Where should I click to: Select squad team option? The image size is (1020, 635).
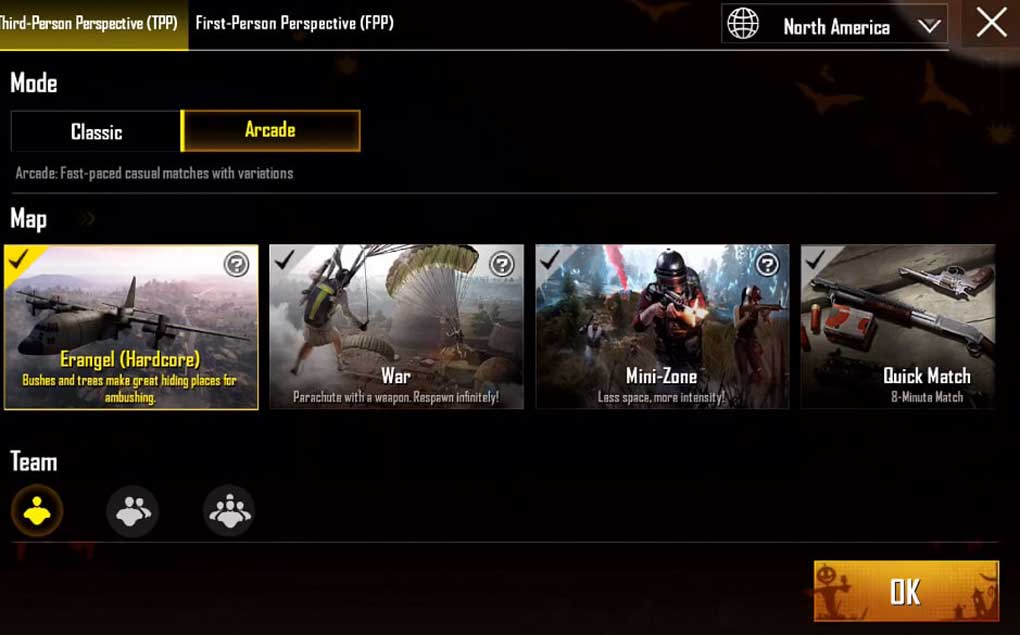click(229, 512)
